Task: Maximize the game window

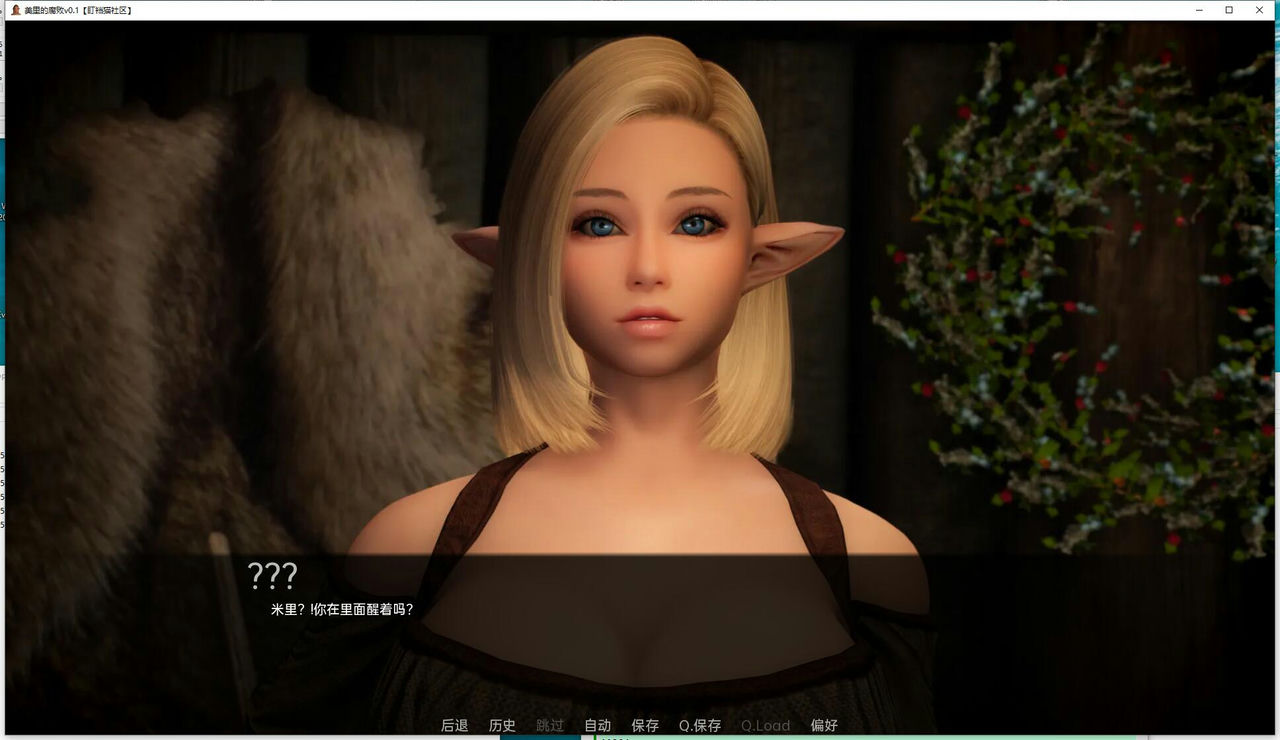Action: 1228,9
